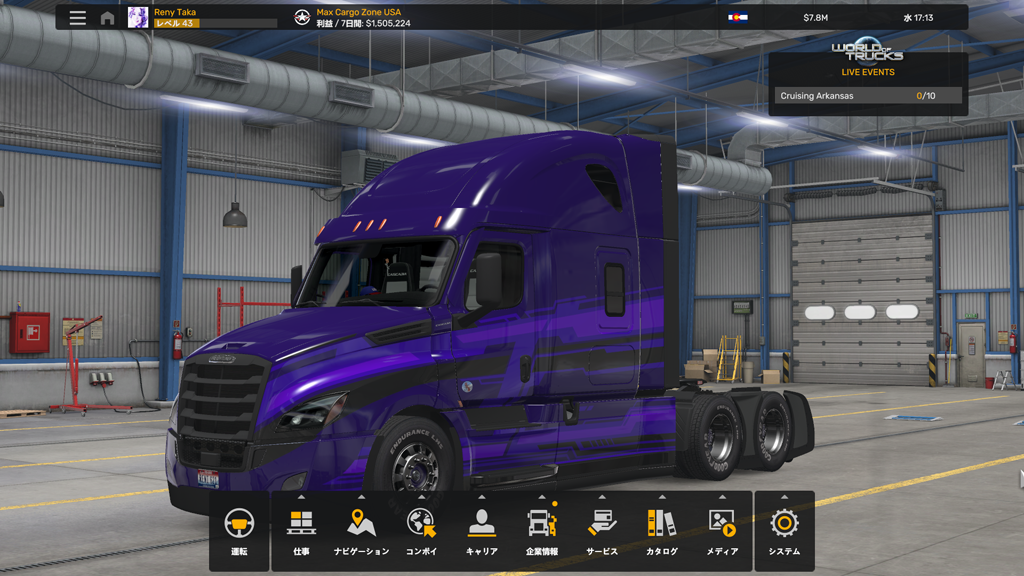
Task: Start driving with the 運転 button
Action: point(239,531)
